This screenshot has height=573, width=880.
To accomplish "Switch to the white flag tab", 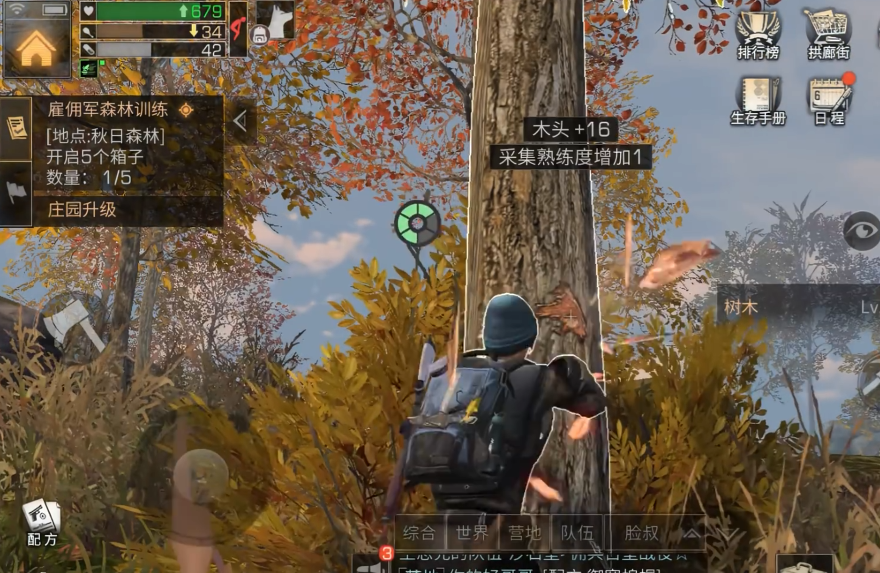I will point(15,192).
